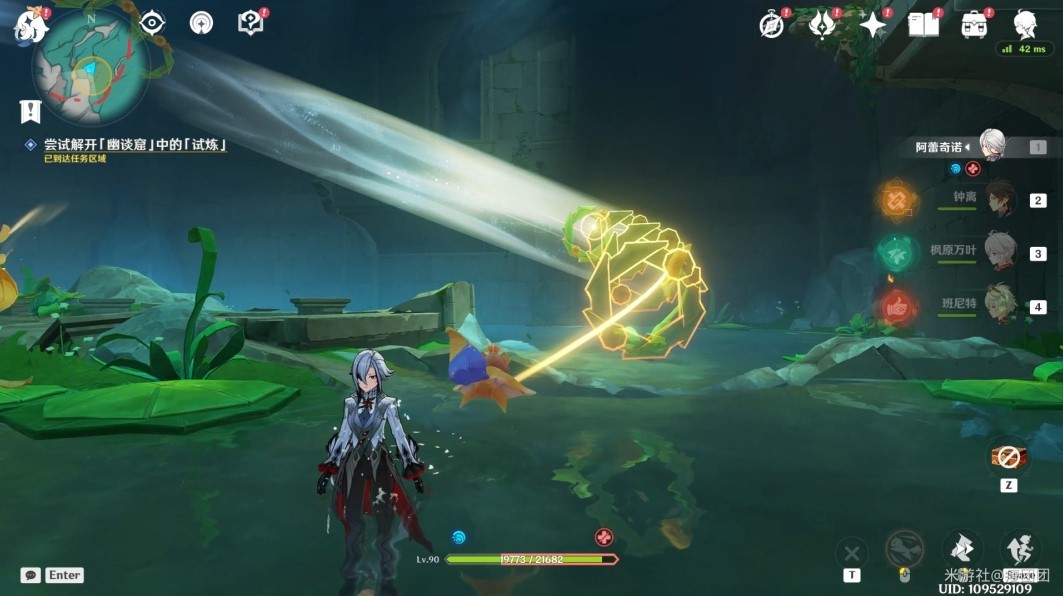Switch to party member 枫原万叶
The image size is (1063, 596).
pos(999,251)
